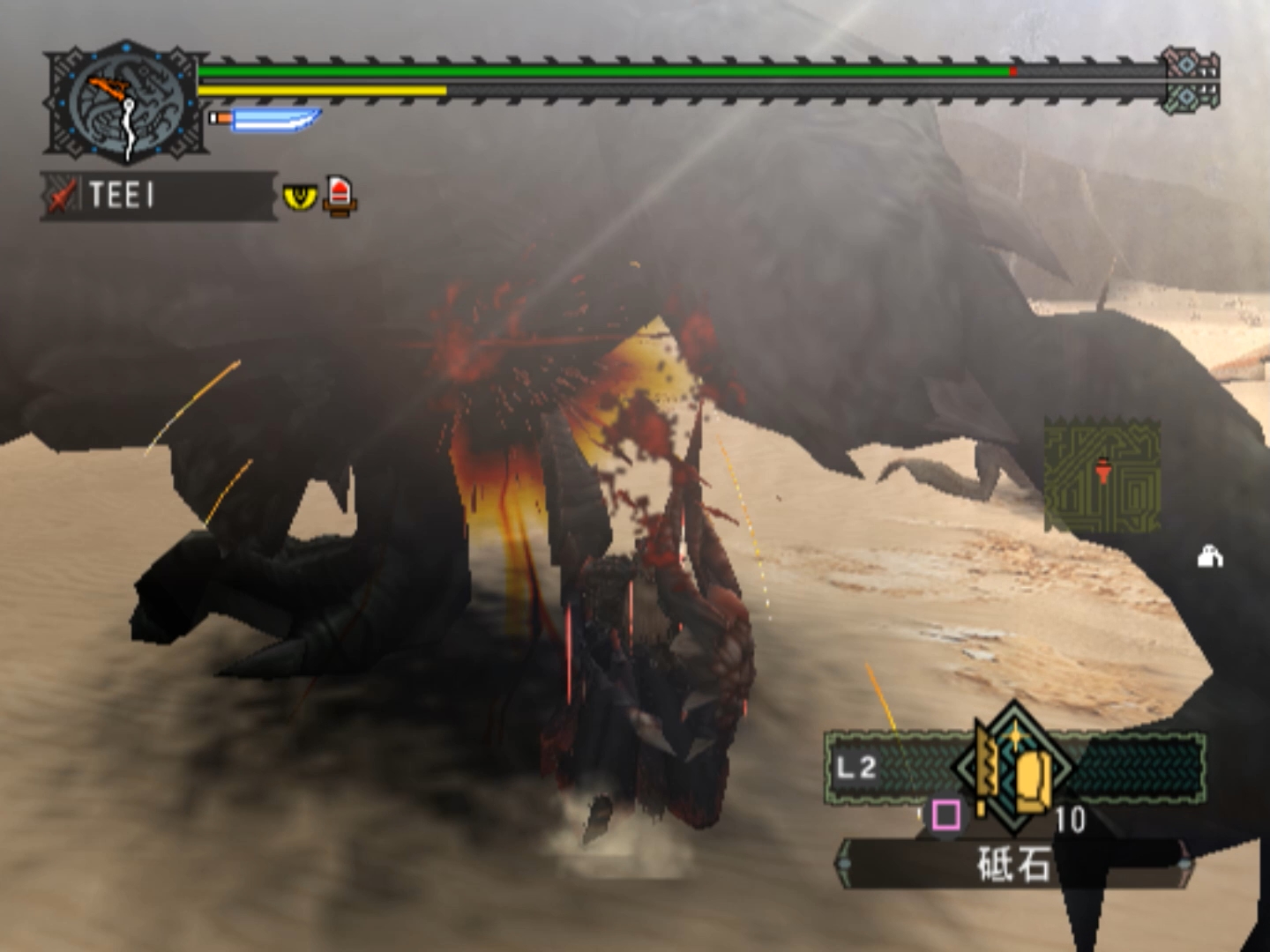The width and height of the screenshot is (1270, 952).
Task: Click the red stamp status icon
Action: click(340, 195)
